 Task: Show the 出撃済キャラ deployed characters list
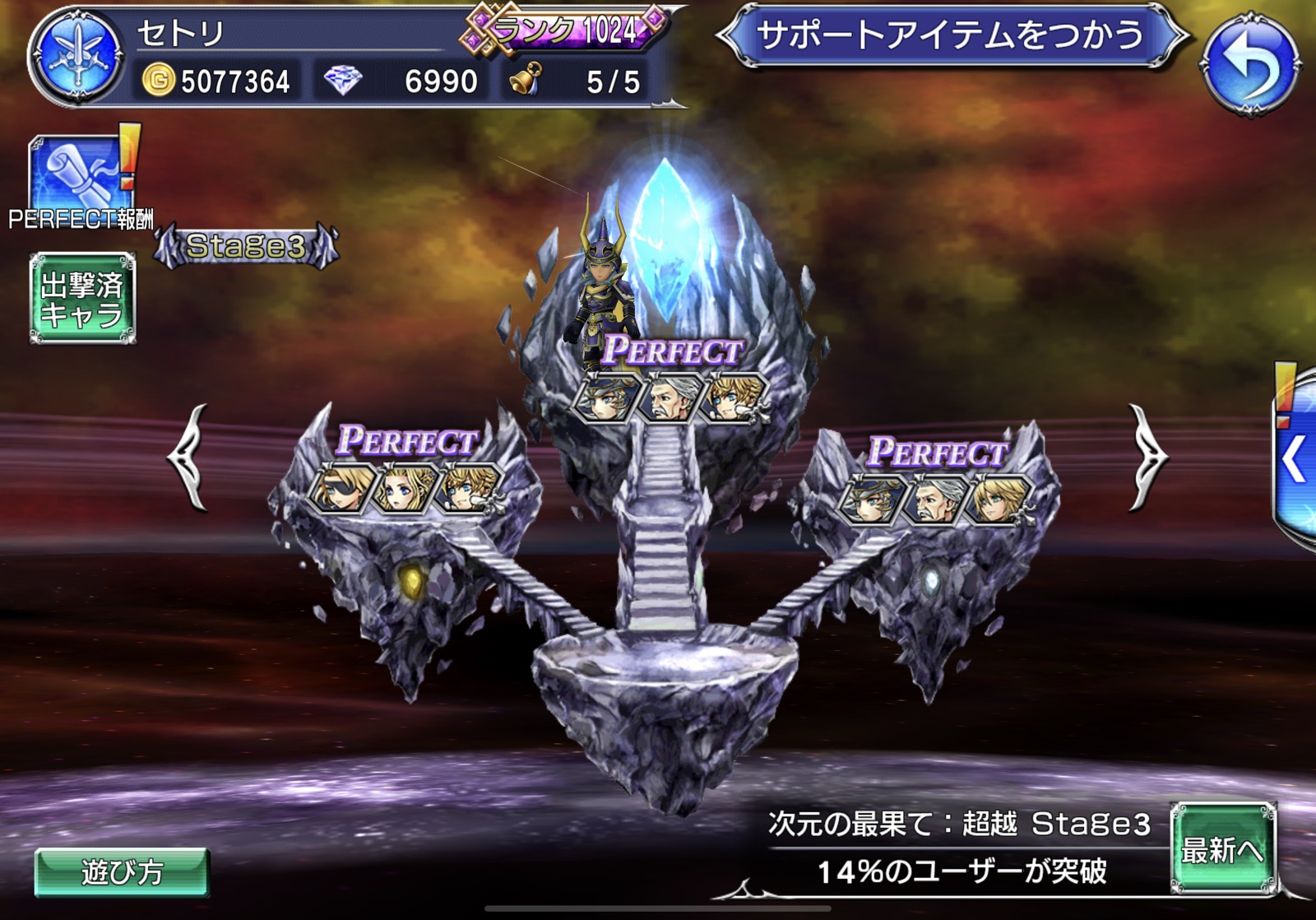(82, 299)
